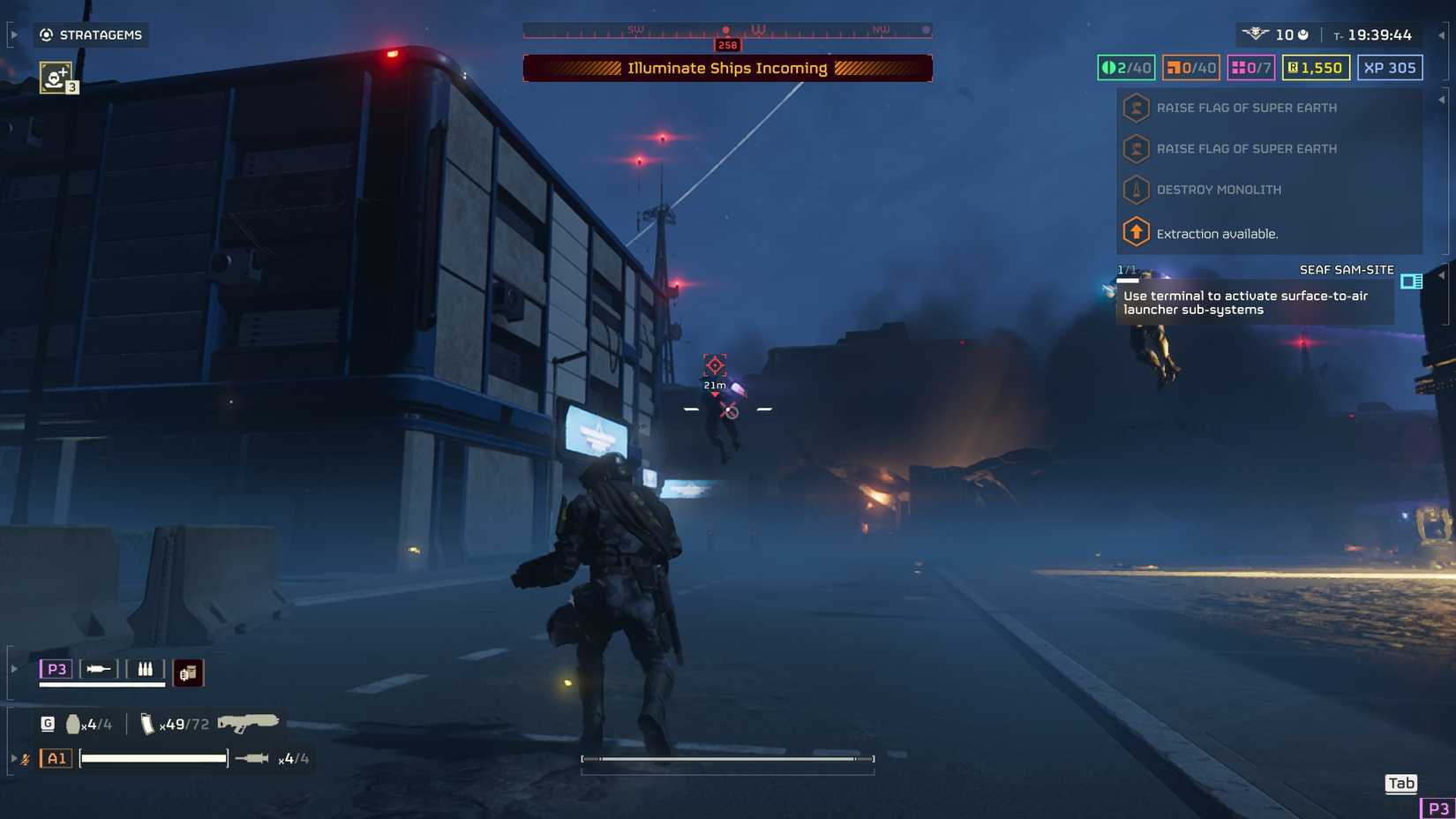Click the RAISE FLAG OF SUPER EARTH objective text
The image size is (1456, 819).
(1247, 108)
